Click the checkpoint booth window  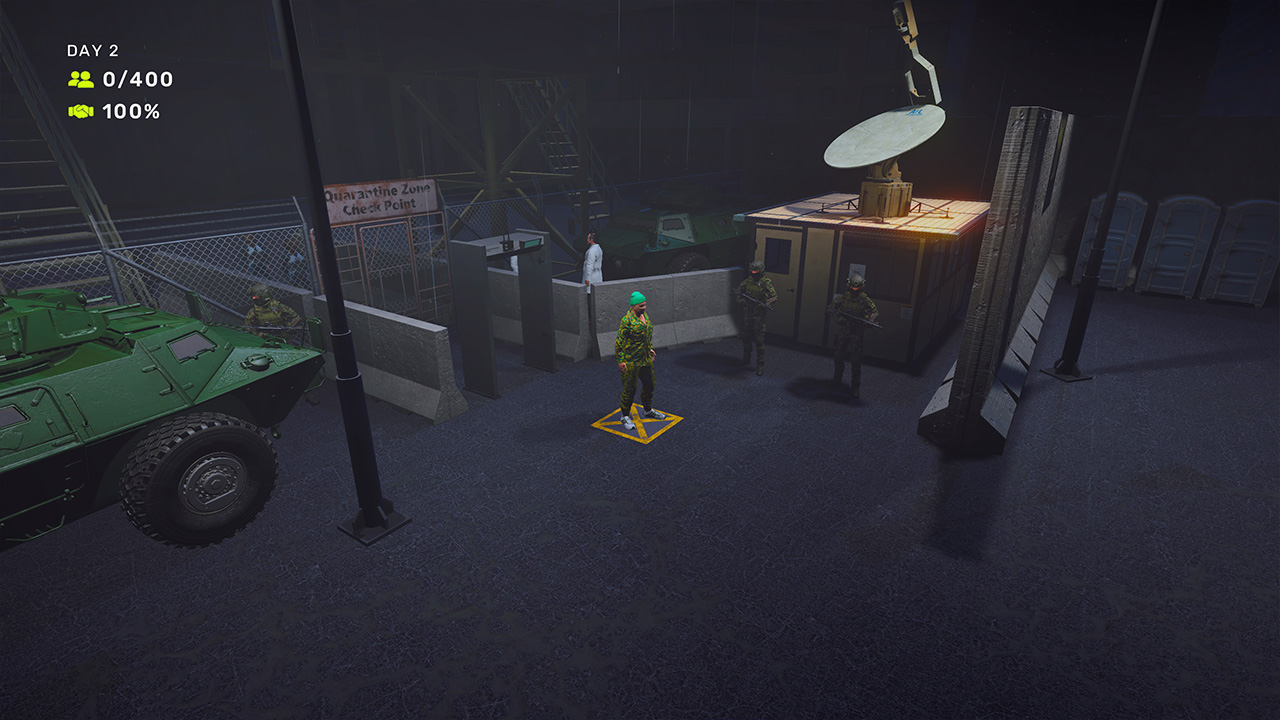coord(780,255)
